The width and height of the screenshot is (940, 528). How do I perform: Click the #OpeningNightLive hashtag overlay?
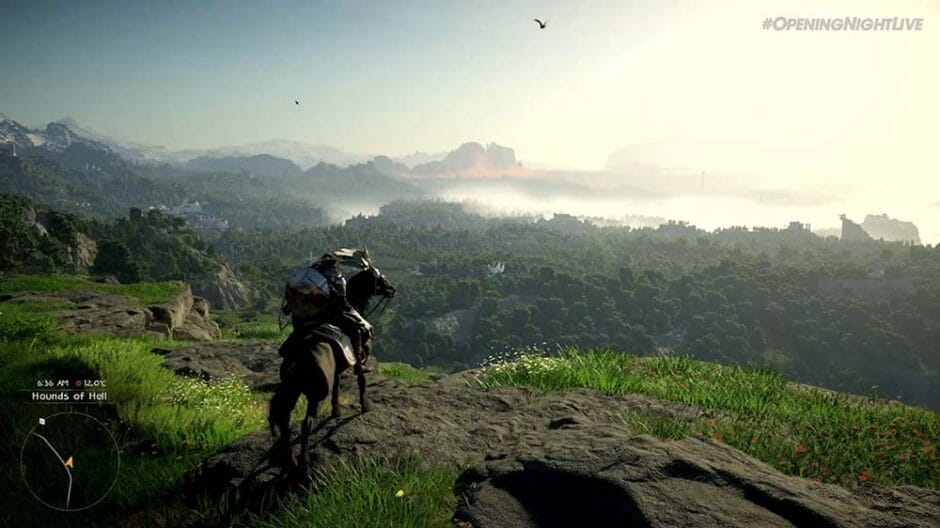(842, 23)
